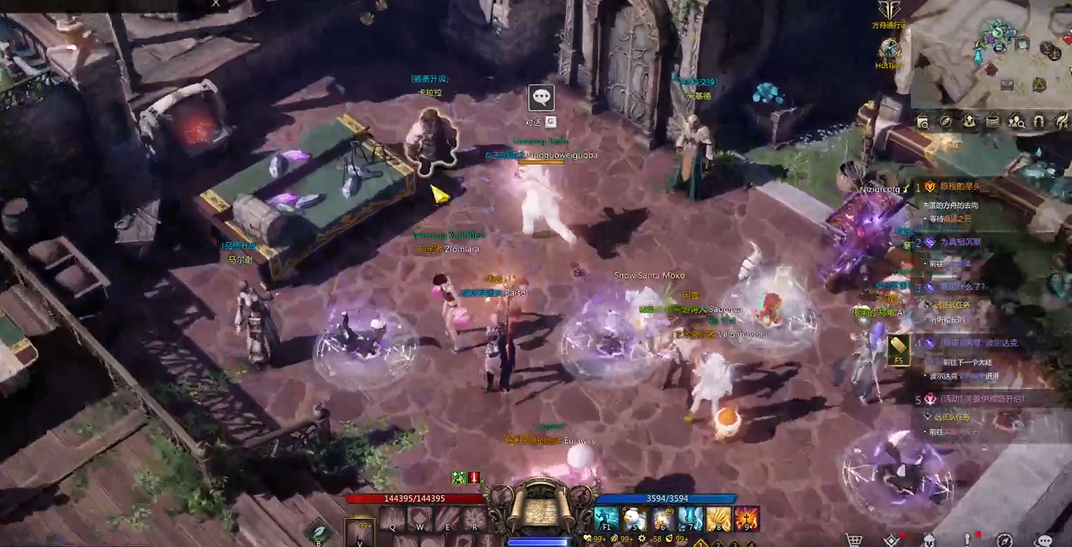Use the glowing orb item in slot 6

point(662,519)
